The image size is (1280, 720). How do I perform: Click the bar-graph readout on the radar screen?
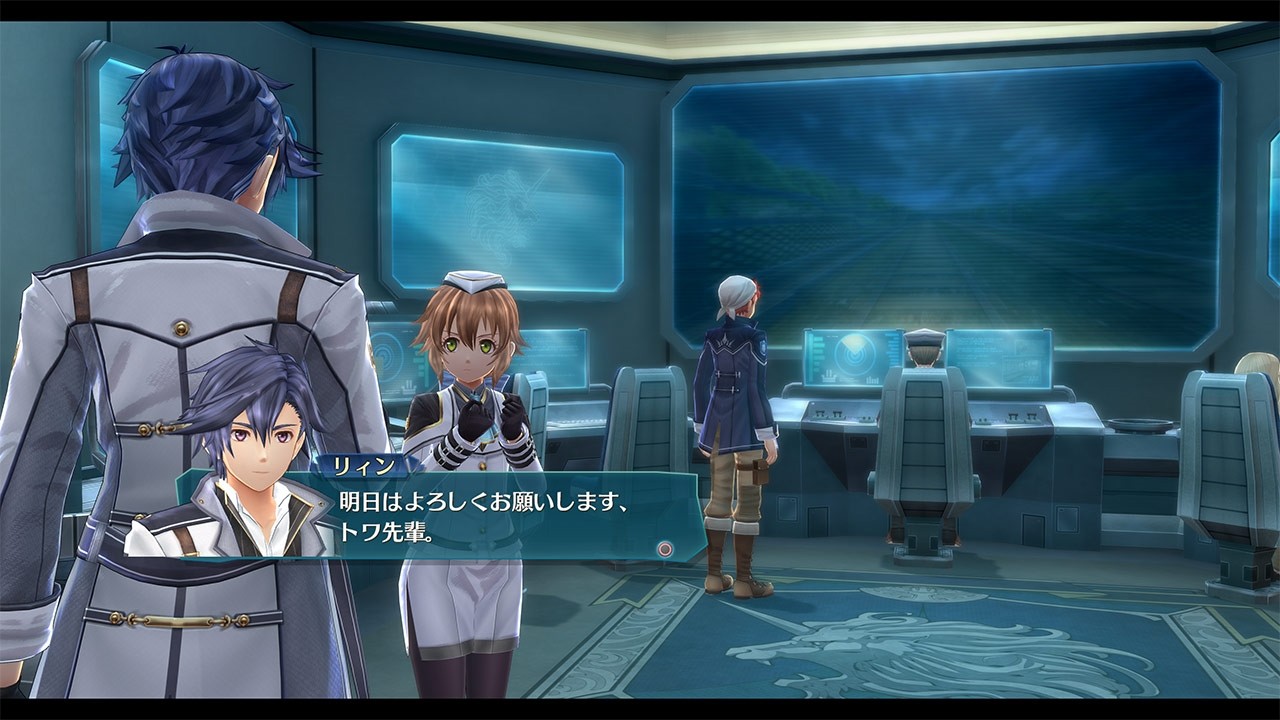(870, 378)
